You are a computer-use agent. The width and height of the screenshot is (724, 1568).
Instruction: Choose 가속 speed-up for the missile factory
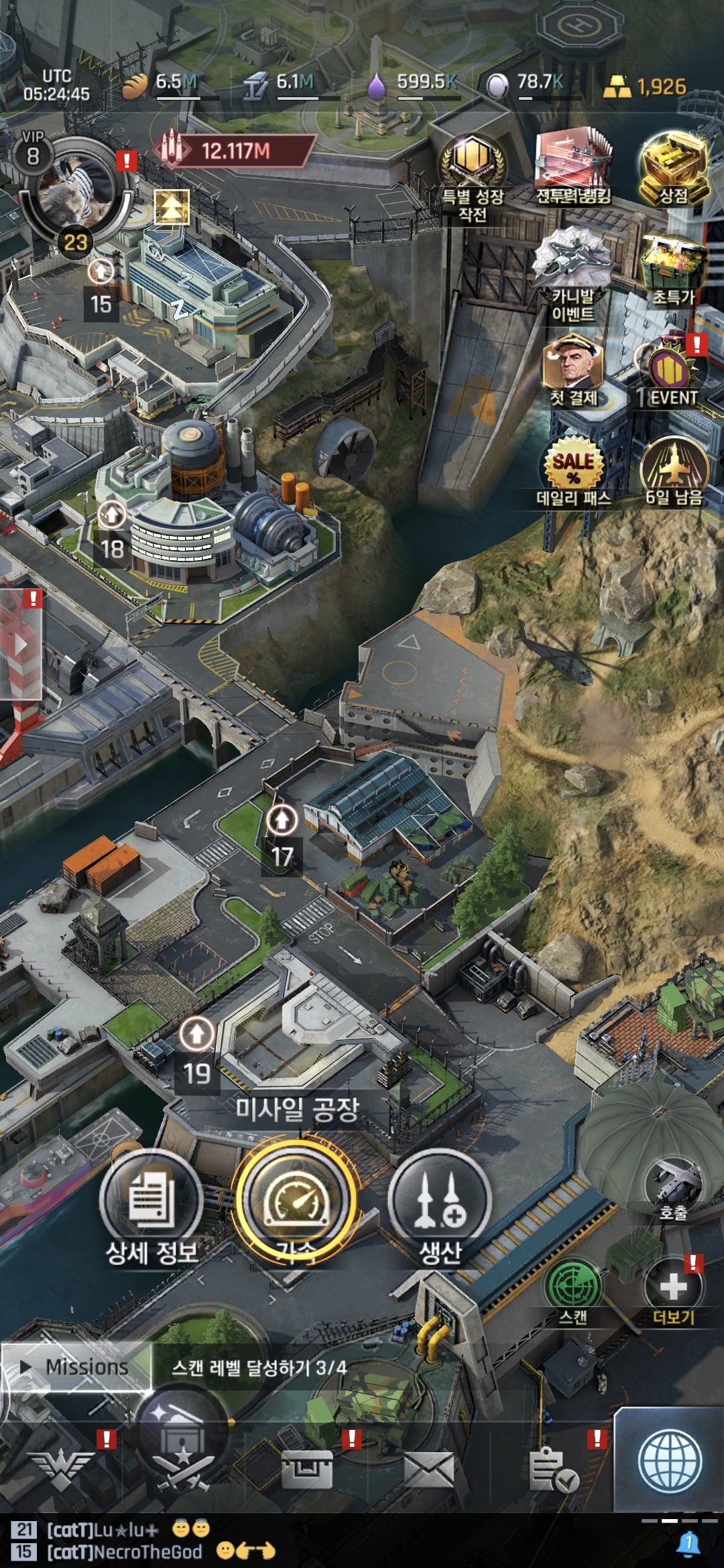click(x=296, y=1201)
